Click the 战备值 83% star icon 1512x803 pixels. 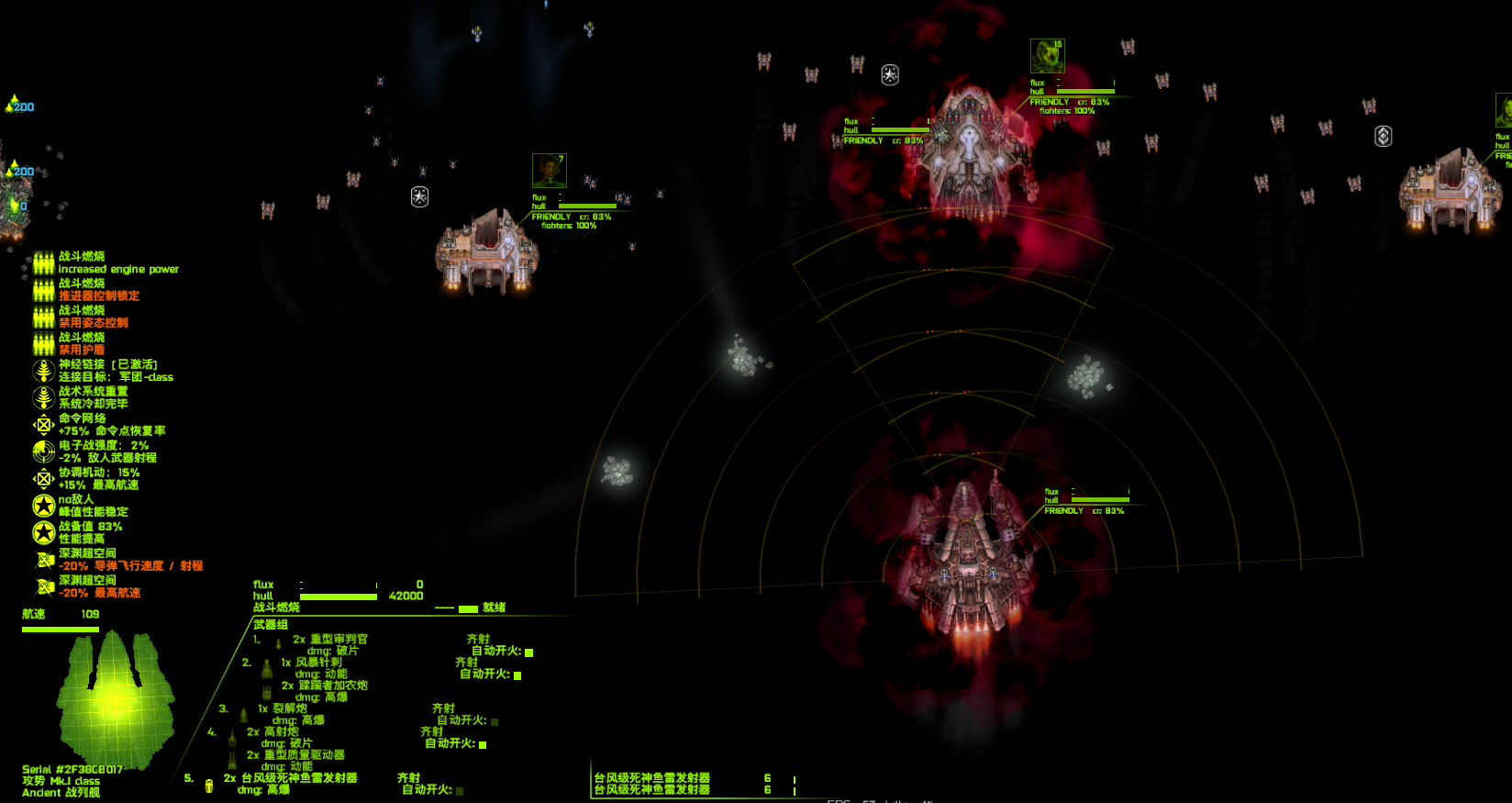tap(43, 532)
